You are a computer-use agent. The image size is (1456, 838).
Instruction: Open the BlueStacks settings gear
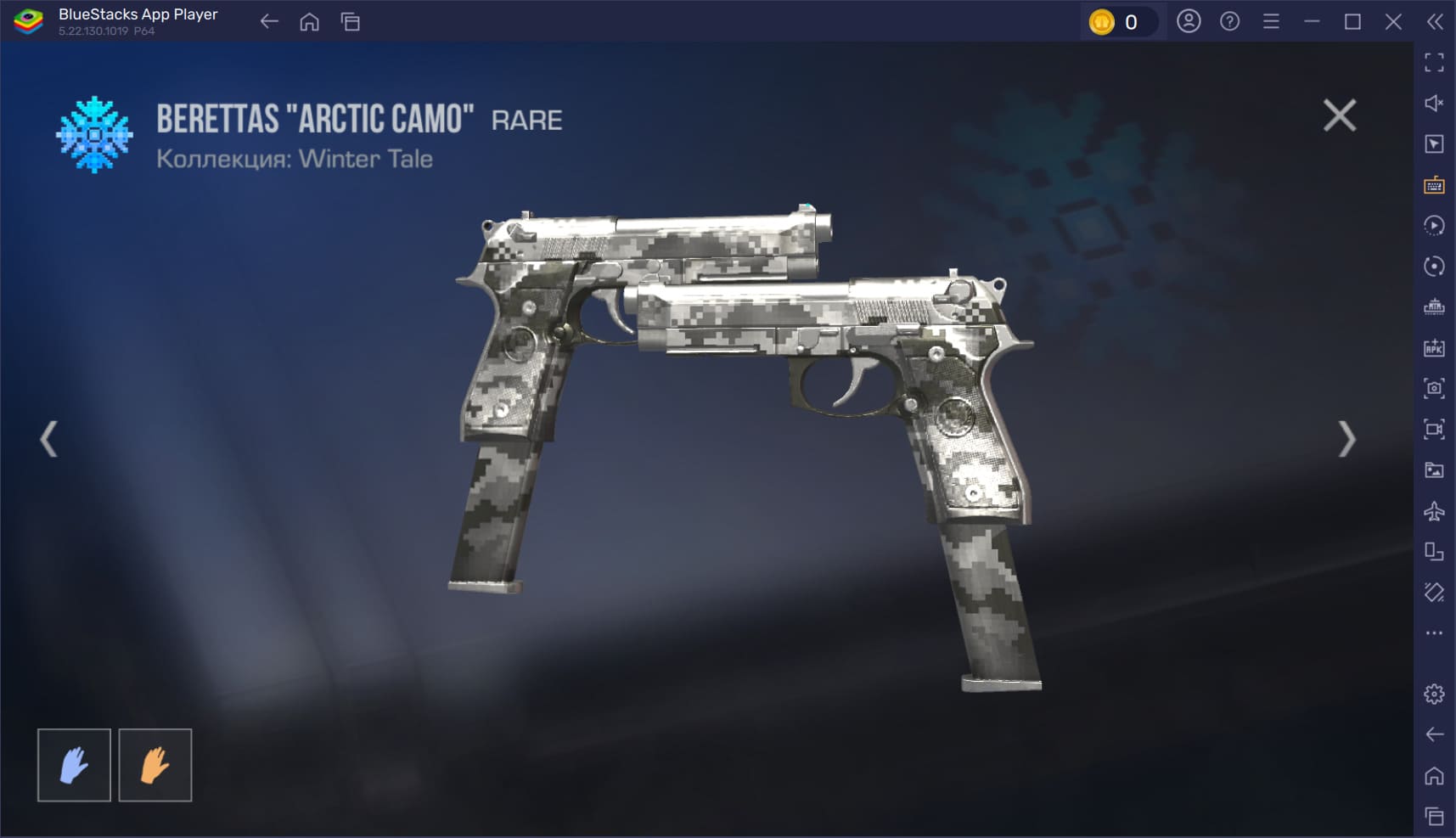[1434, 694]
